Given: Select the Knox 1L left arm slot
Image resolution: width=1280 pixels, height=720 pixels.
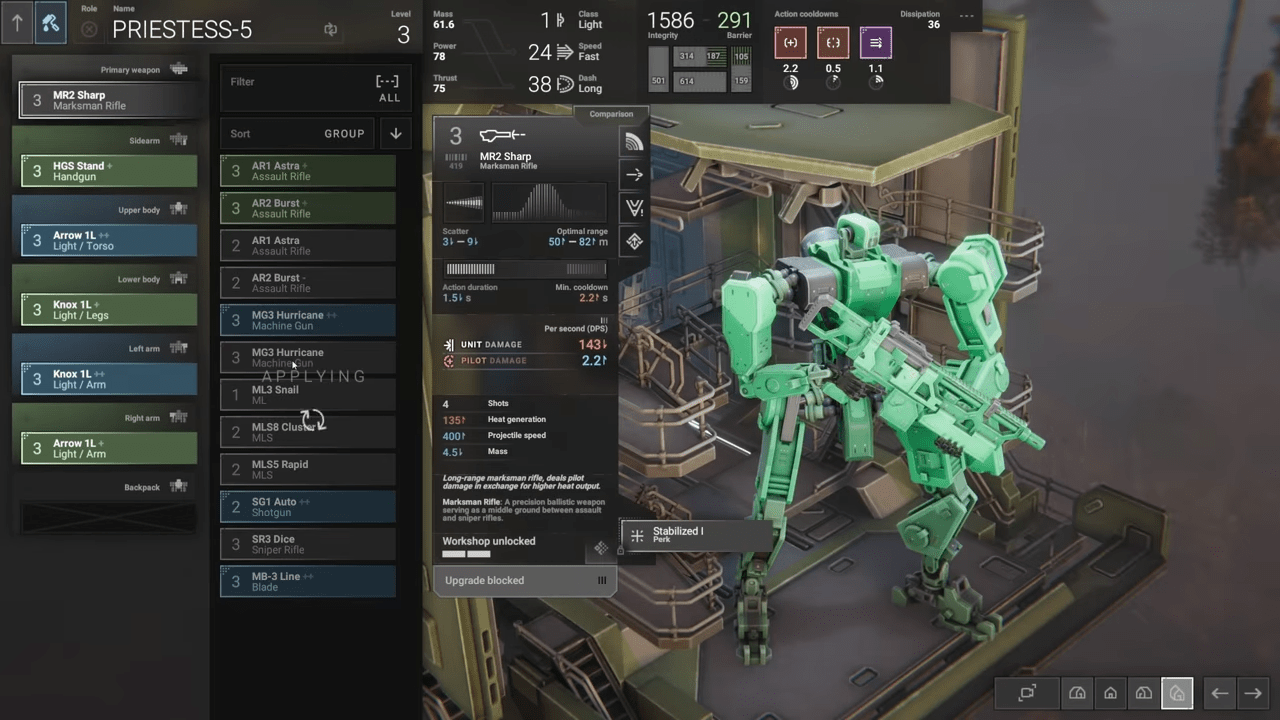Looking at the screenshot, I should (108, 379).
